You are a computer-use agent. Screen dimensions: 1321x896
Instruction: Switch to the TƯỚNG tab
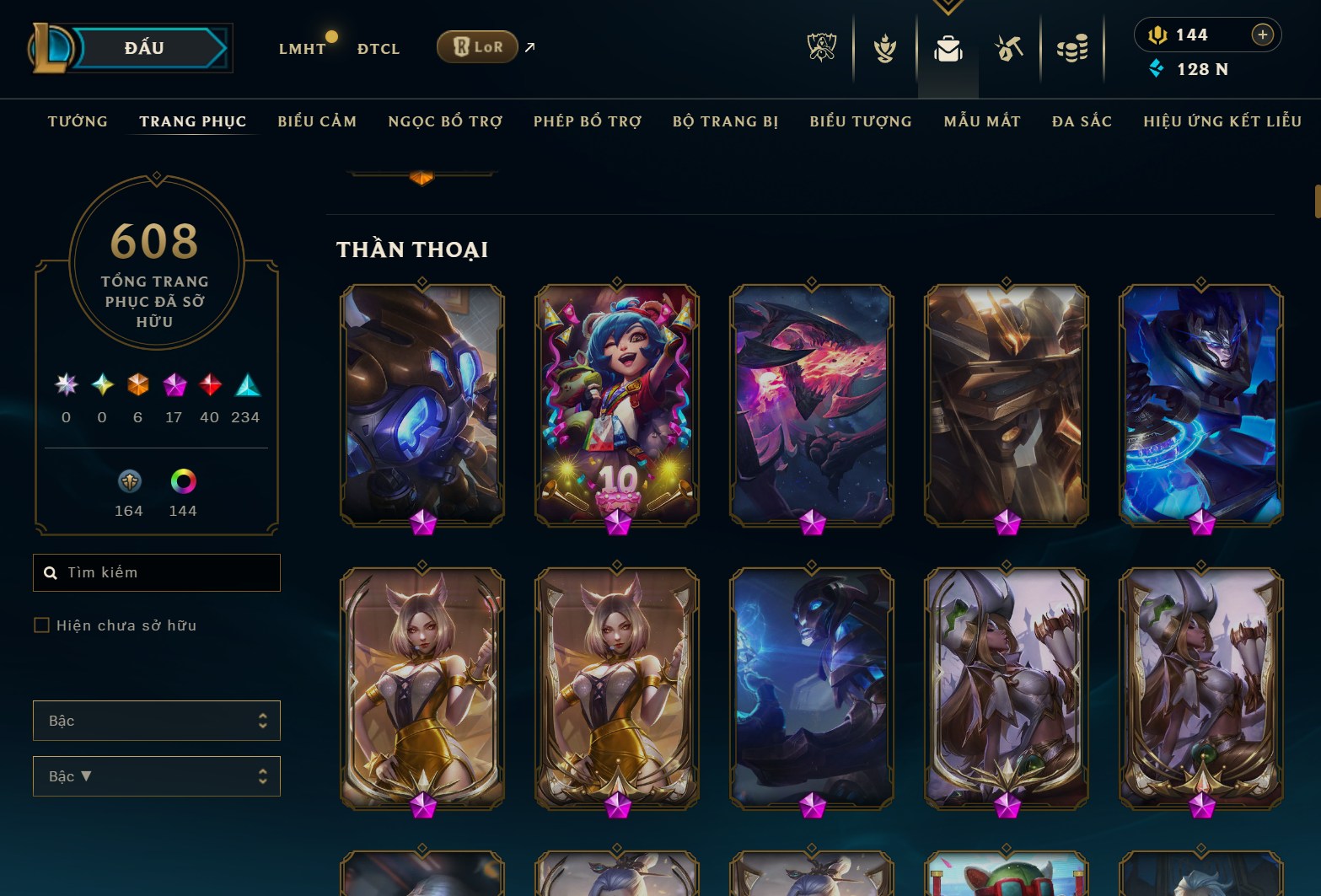pyautogui.click(x=77, y=121)
